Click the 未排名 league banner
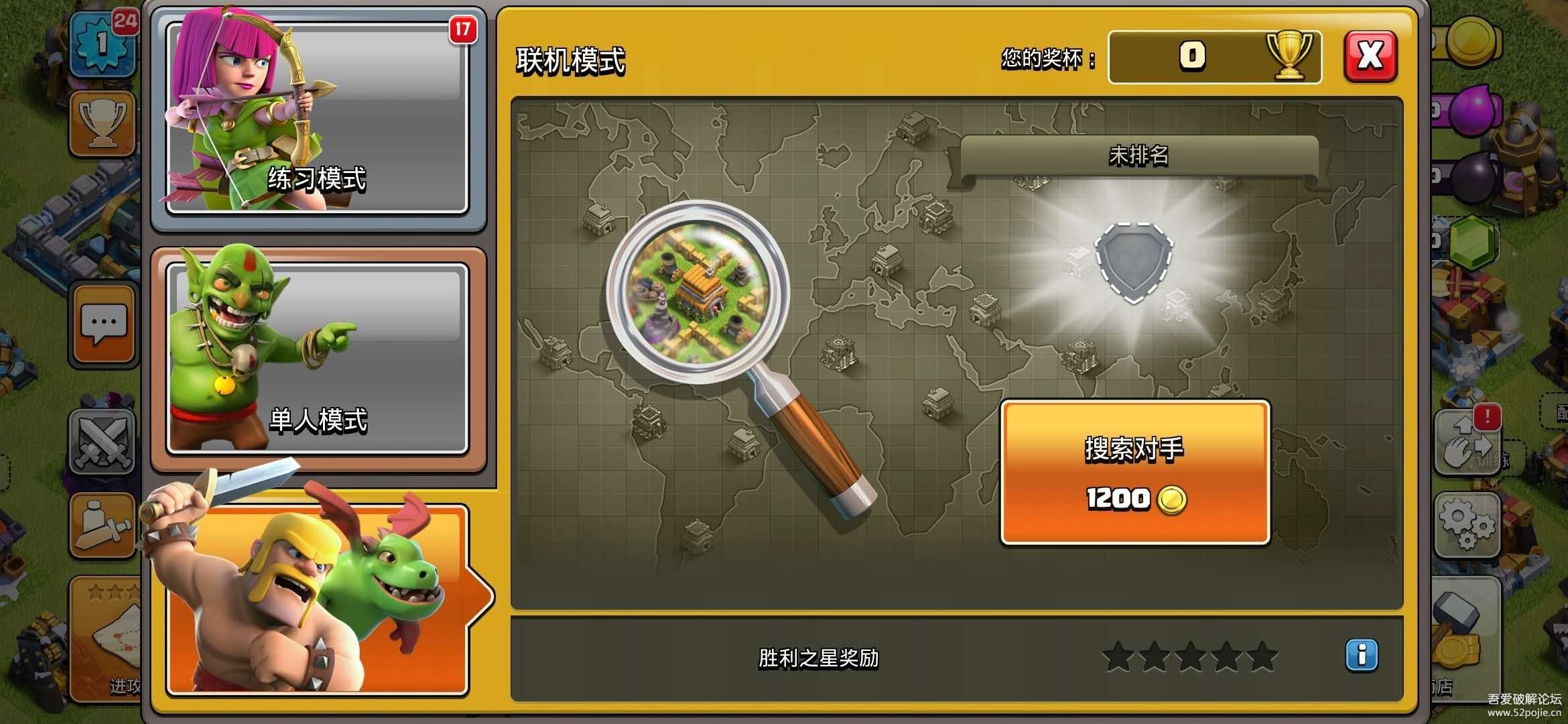The width and height of the screenshot is (1568, 724). (1138, 156)
